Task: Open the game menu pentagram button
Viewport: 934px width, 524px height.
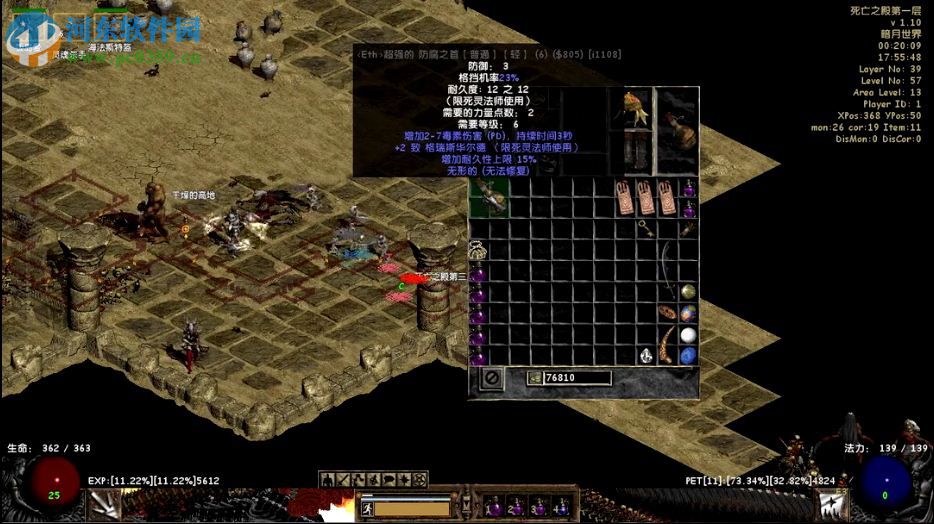Action: (x=419, y=481)
